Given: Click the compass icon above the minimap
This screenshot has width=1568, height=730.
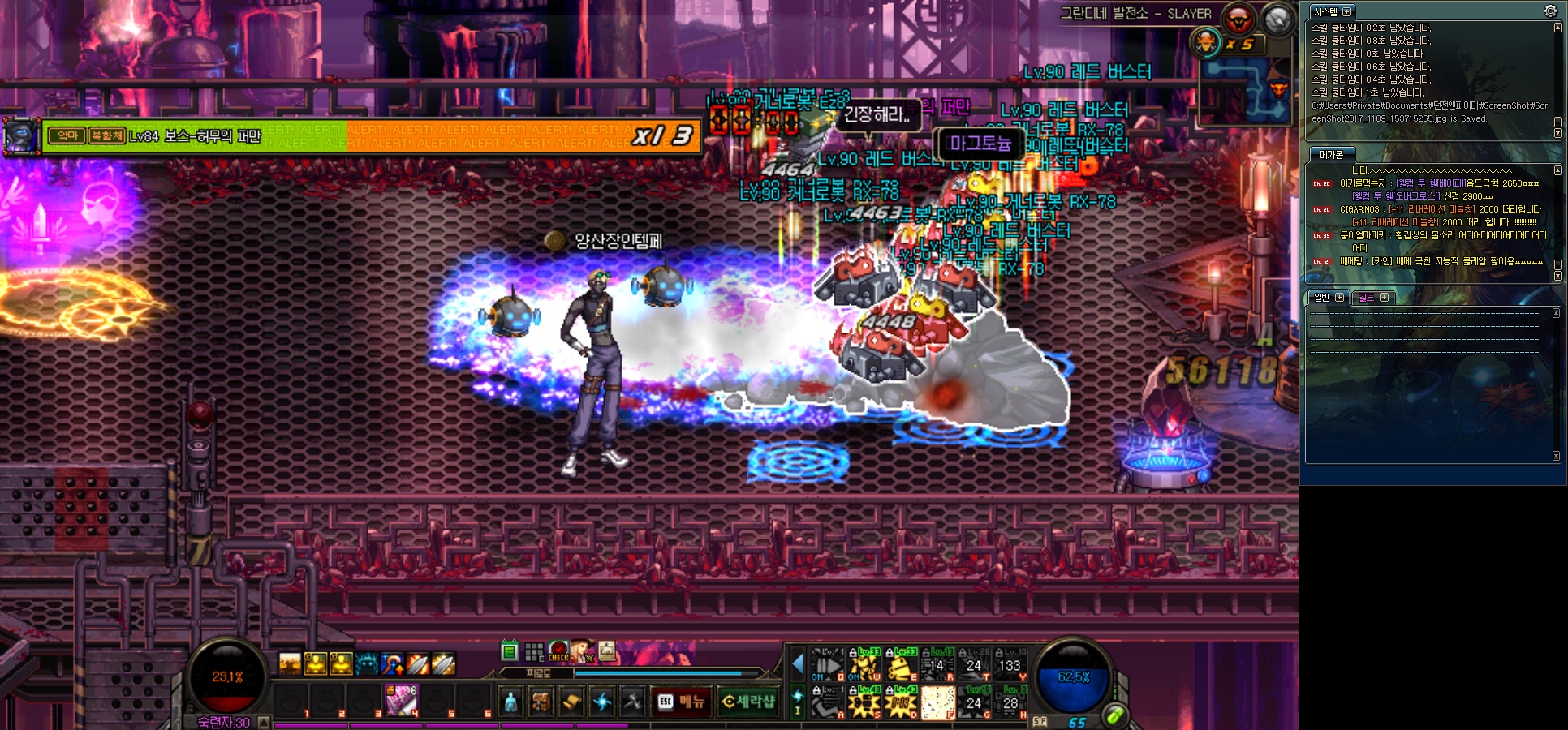Looking at the screenshot, I should point(1277,19).
